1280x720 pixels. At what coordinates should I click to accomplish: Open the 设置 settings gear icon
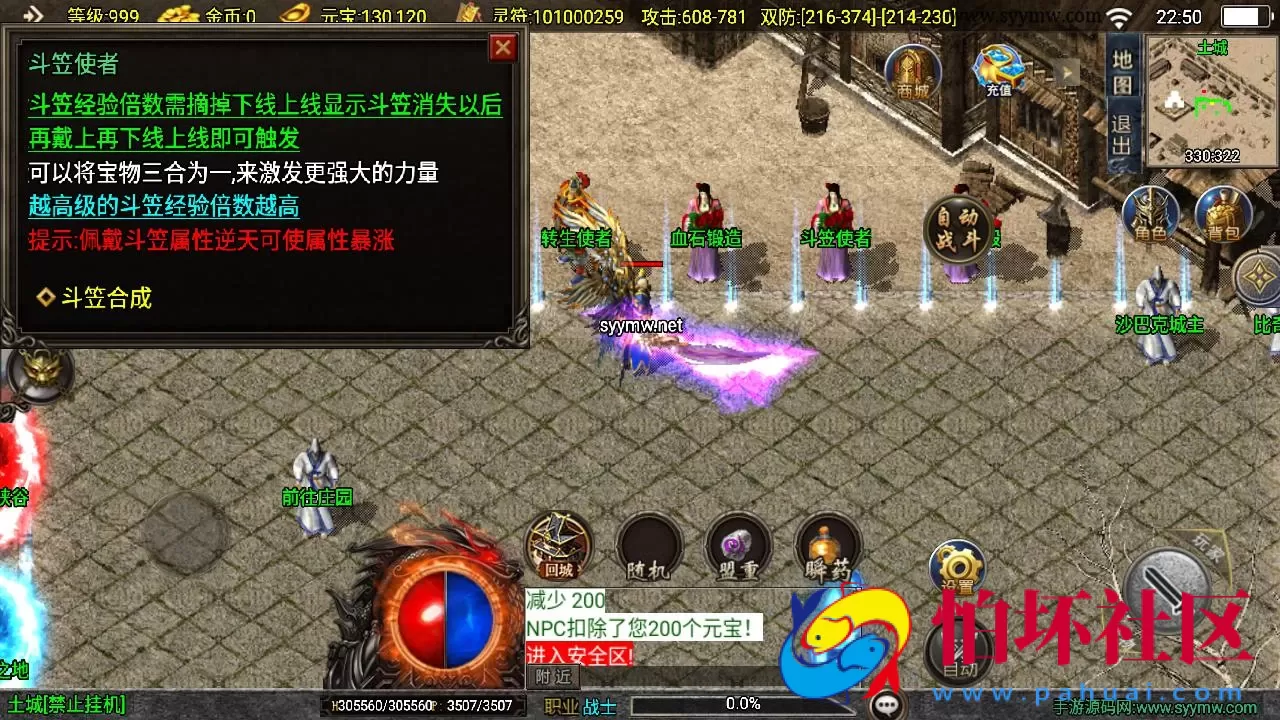957,565
